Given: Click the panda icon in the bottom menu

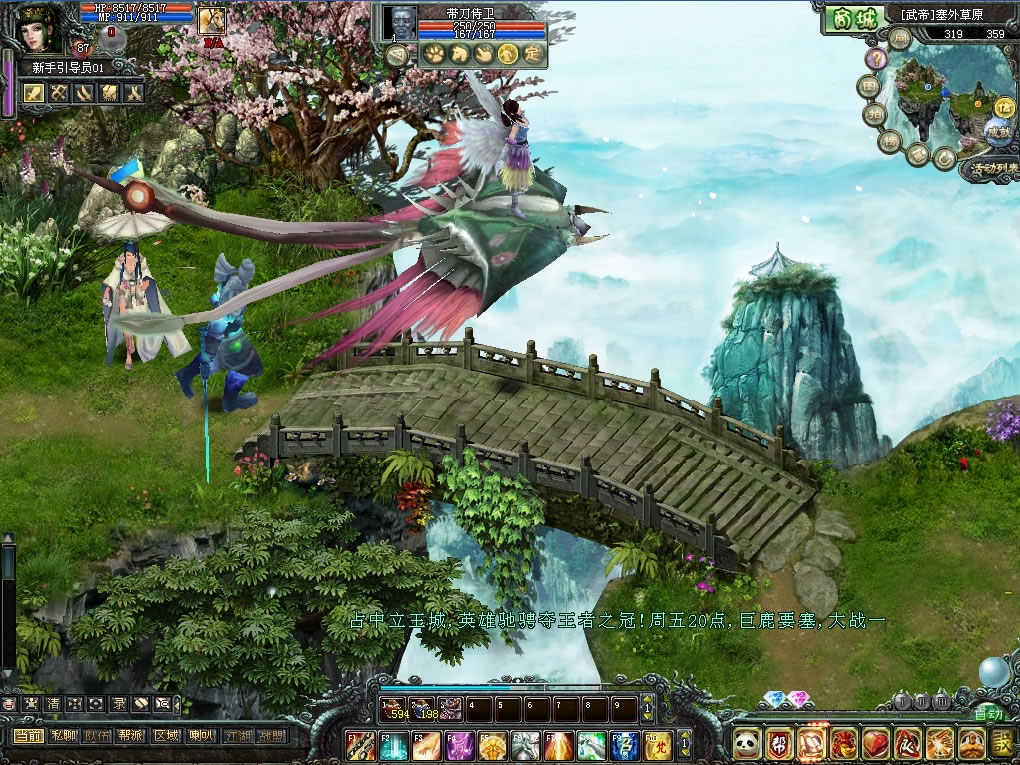Looking at the screenshot, I should click(747, 744).
